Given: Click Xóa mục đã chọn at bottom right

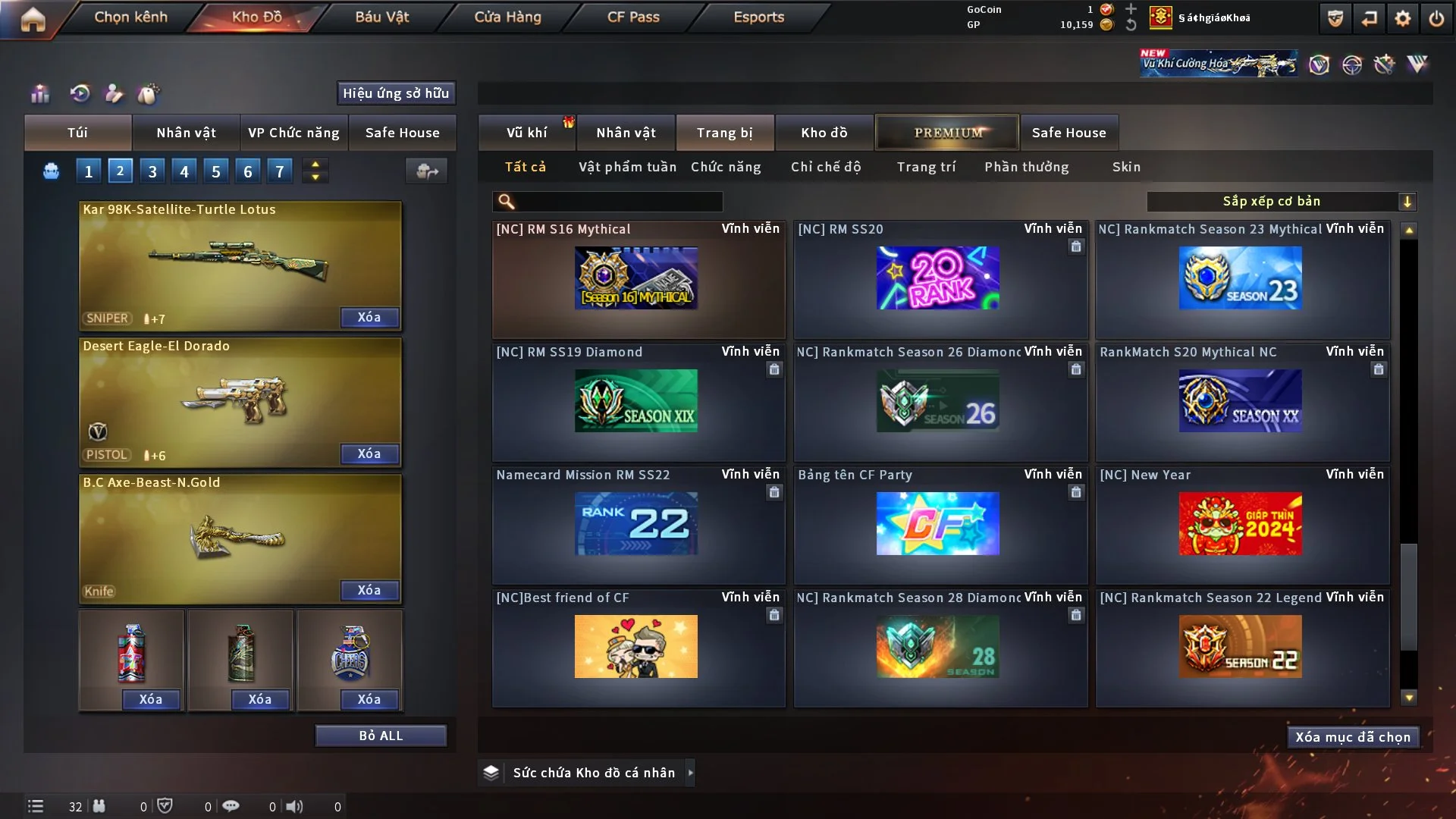Looking at the screenshot, I should pyautogui.click(x=1353, y=736).
